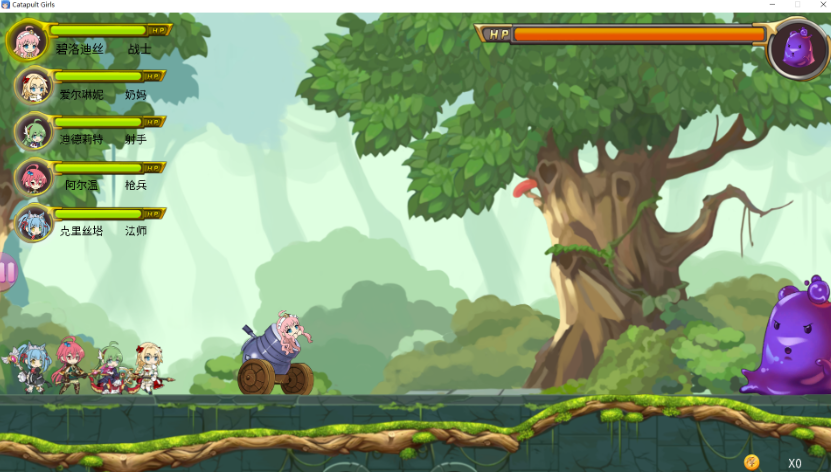Click the gold coin icon

[x=752, y=462]
